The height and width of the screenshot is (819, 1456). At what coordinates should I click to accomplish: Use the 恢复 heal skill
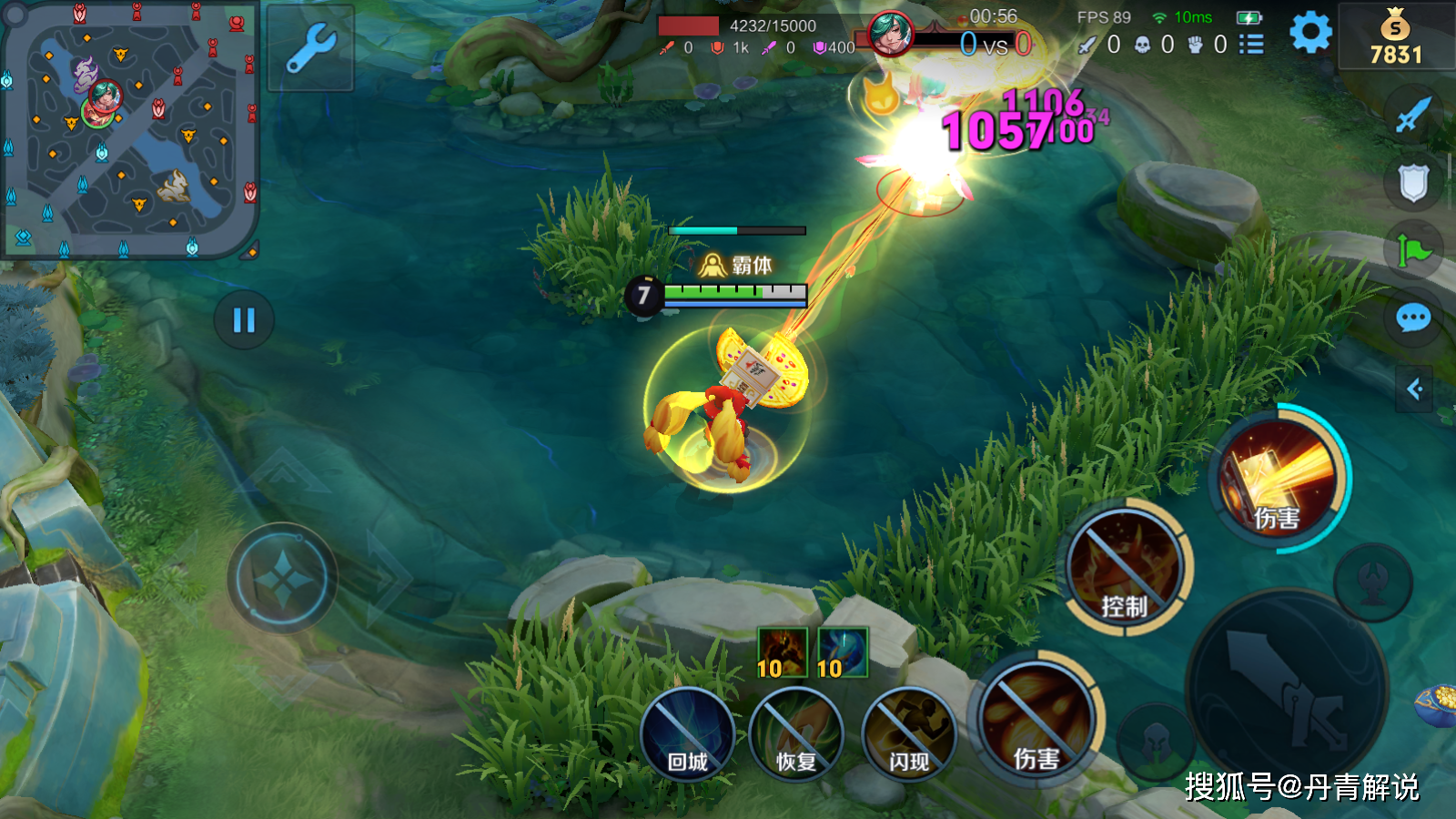tap(796, 734)
